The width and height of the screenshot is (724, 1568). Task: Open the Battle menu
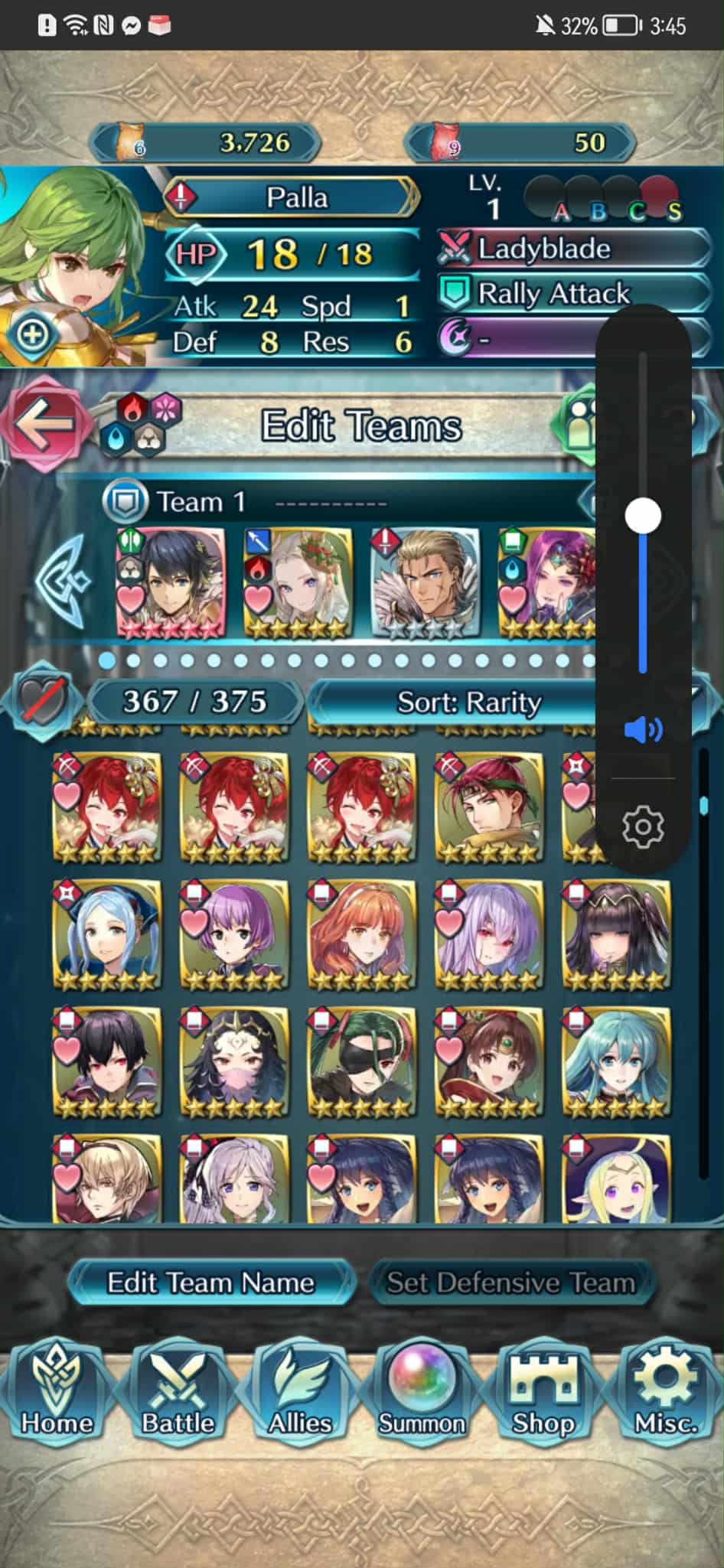(178, 1394)
